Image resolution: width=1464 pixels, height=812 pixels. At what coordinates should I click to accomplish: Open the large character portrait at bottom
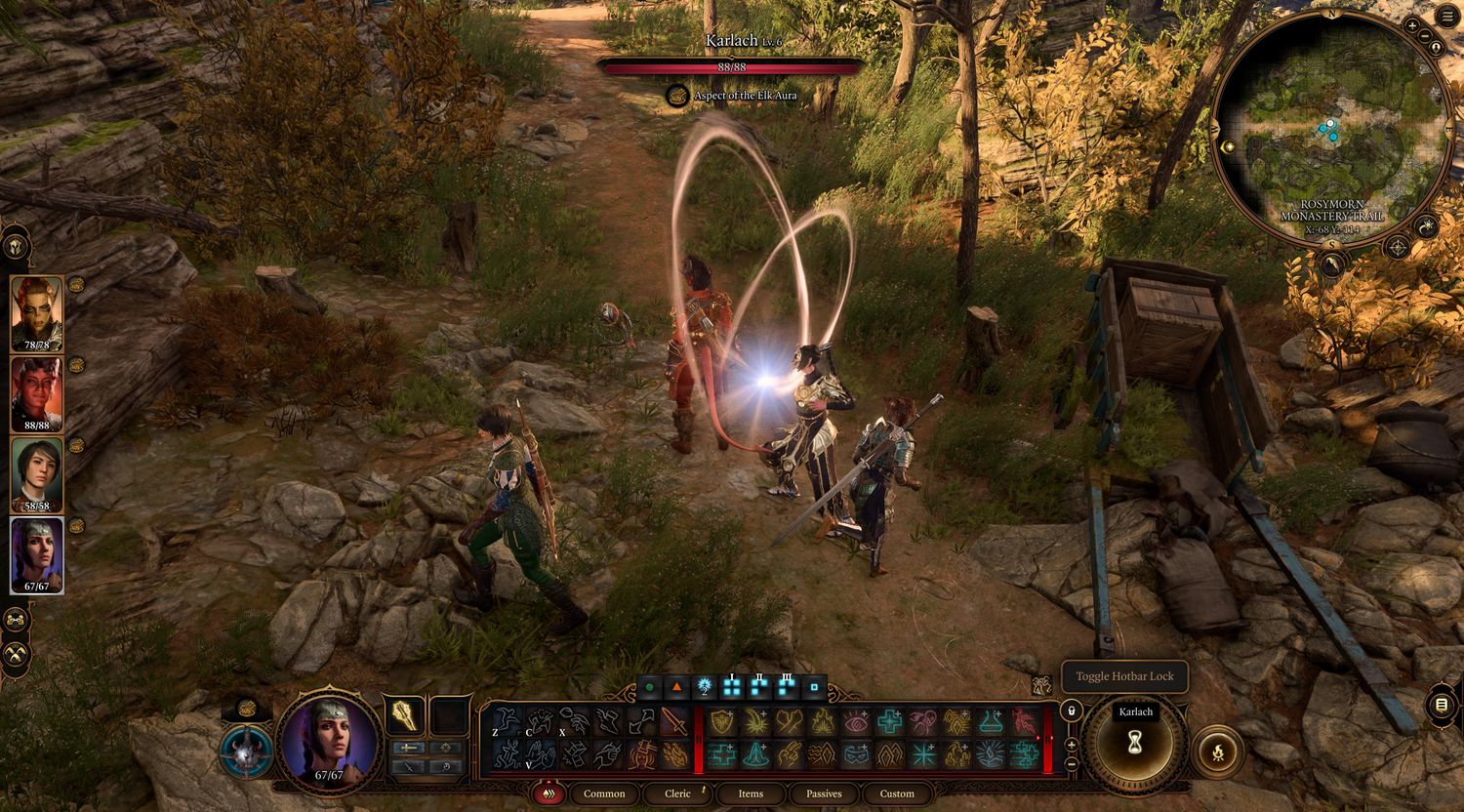(329, 739)
